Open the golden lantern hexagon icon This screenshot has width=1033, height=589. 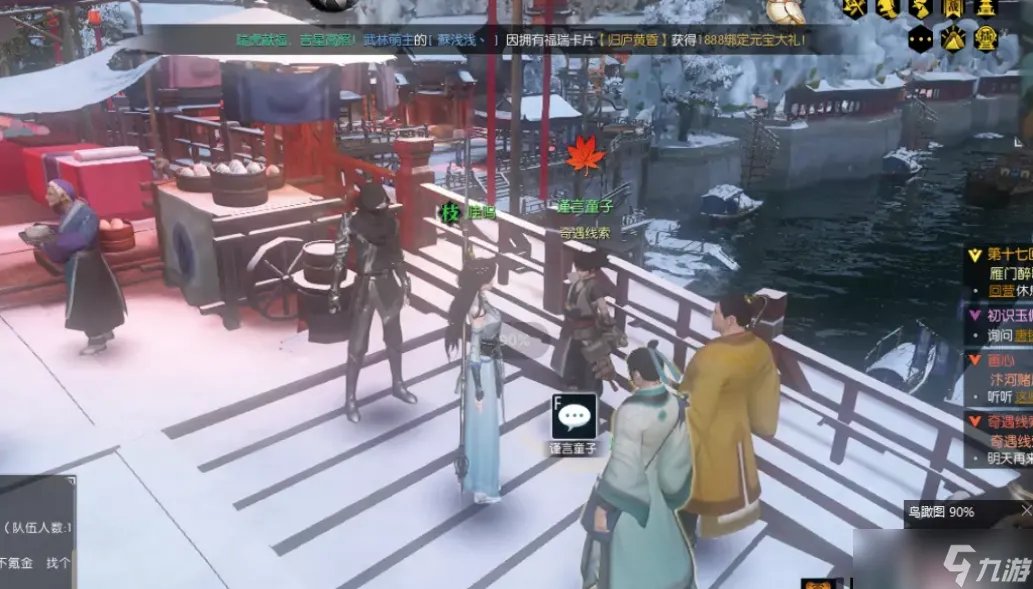coord(986,40)
